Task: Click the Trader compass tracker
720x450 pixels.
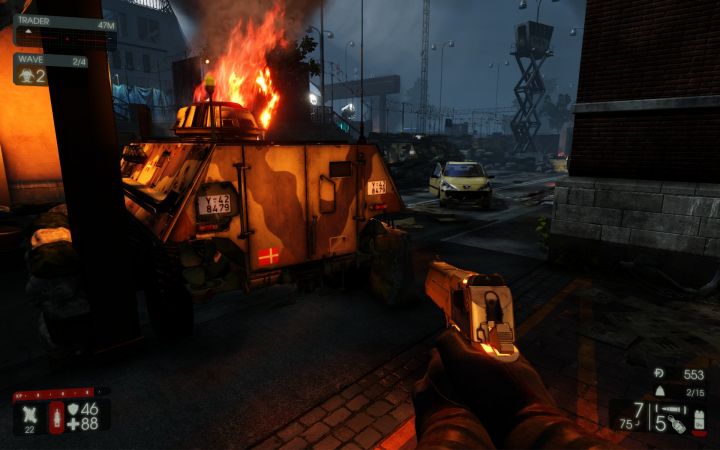Action: pos(64,27)
